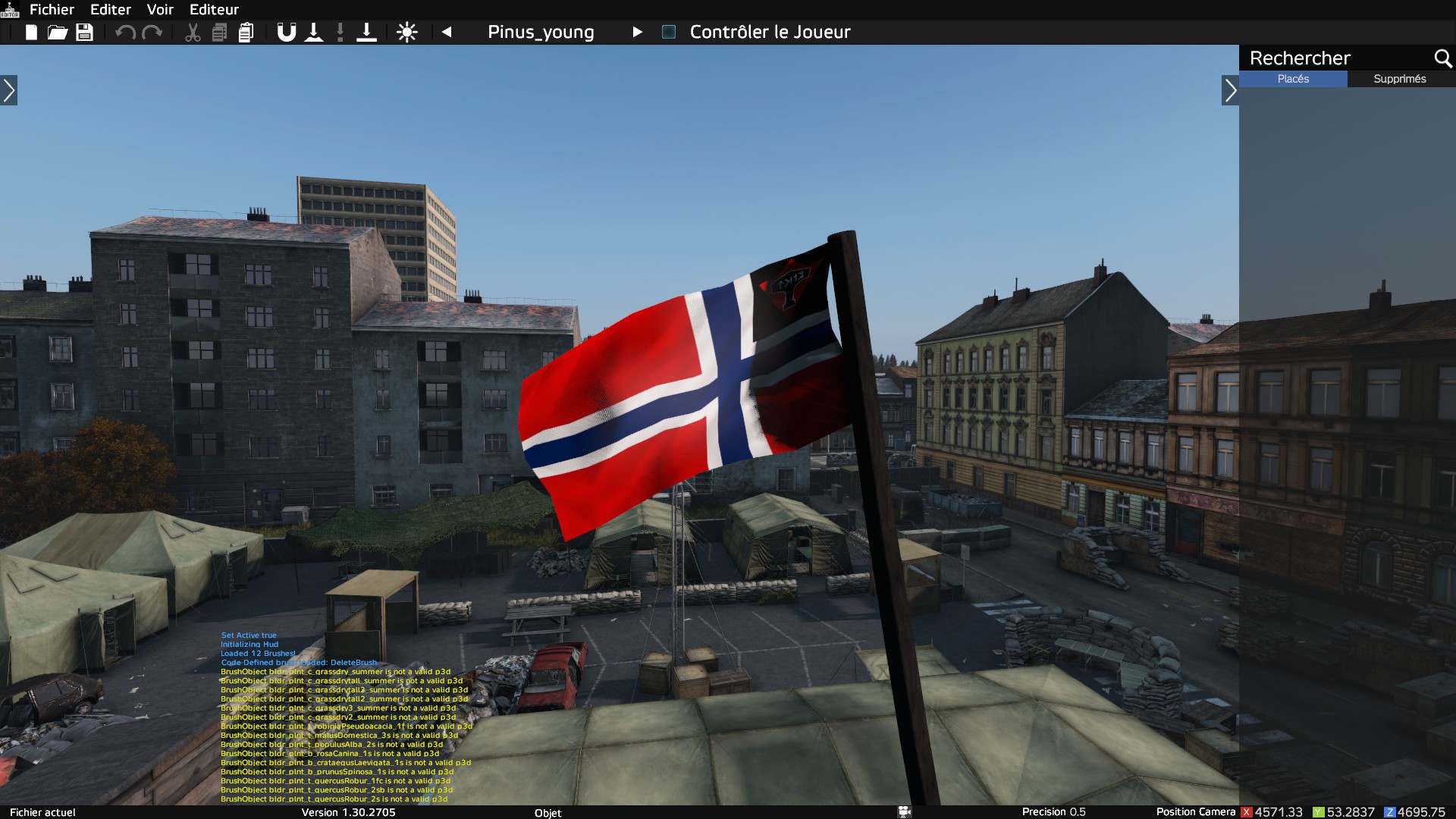The height and width of the screenshot is (819, 1456).
Task: Open the Editeur menu
Action: click(214, 10)
